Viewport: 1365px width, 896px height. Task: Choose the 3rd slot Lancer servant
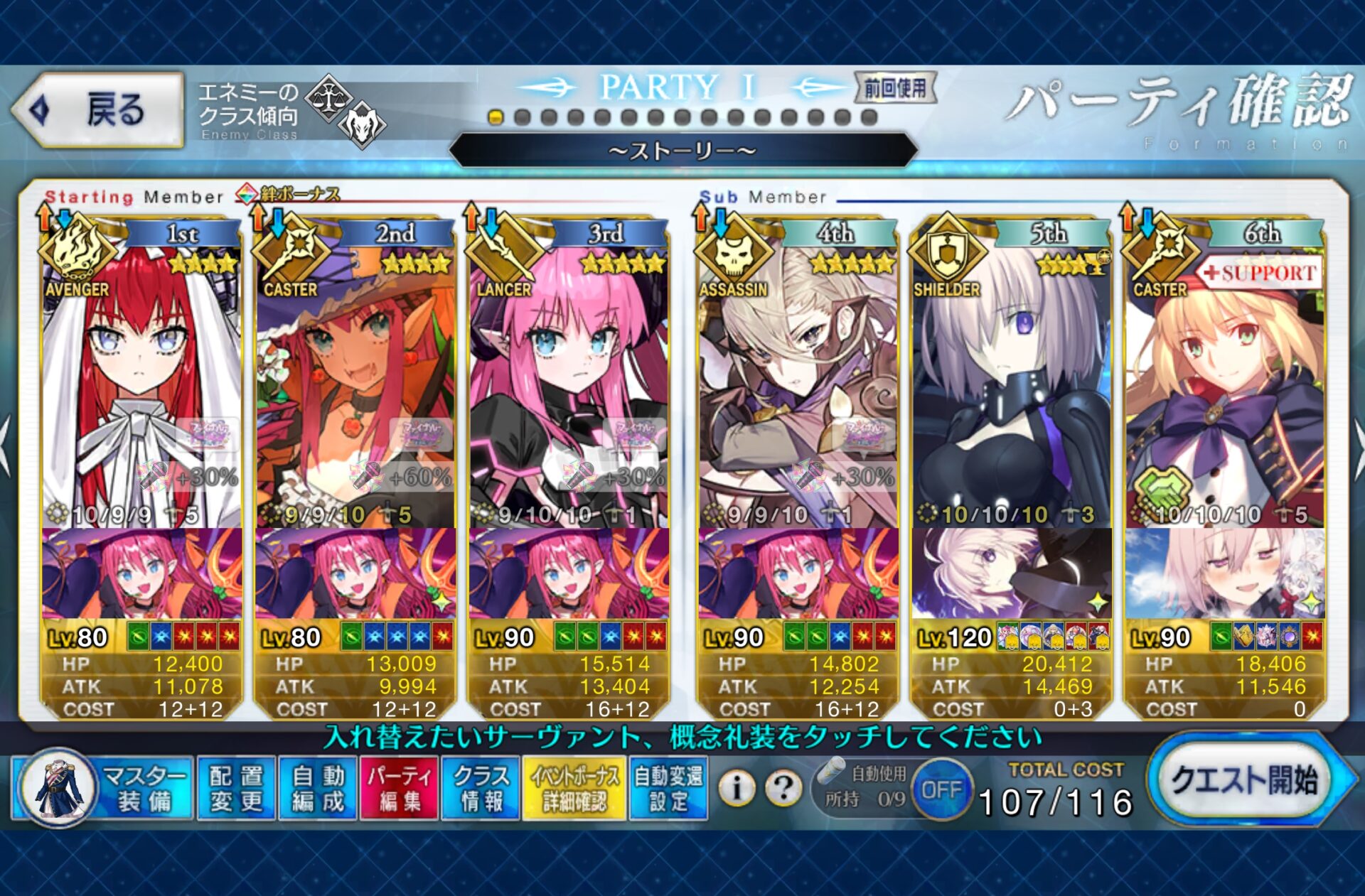coord(568,384)
